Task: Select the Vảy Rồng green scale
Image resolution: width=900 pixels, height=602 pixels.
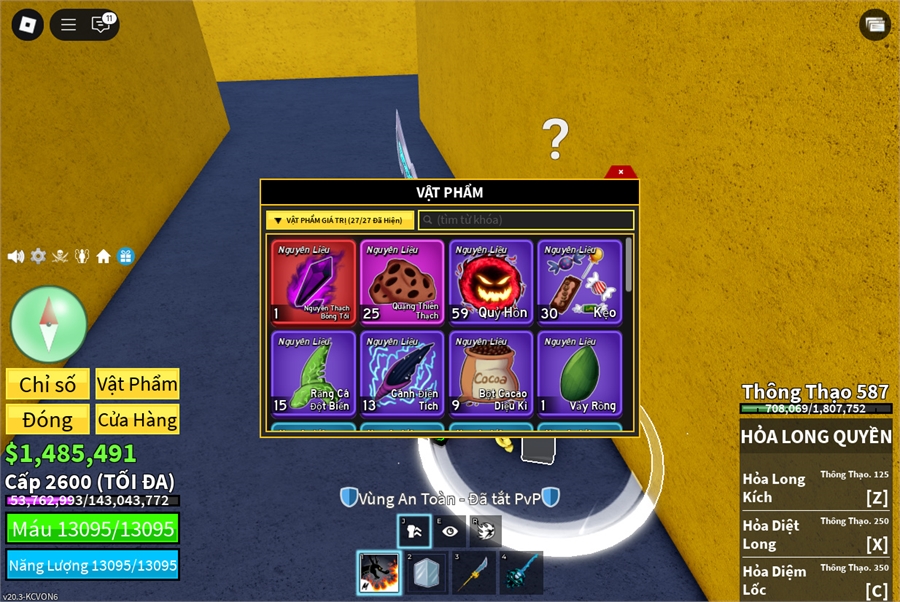Action: 579,373
